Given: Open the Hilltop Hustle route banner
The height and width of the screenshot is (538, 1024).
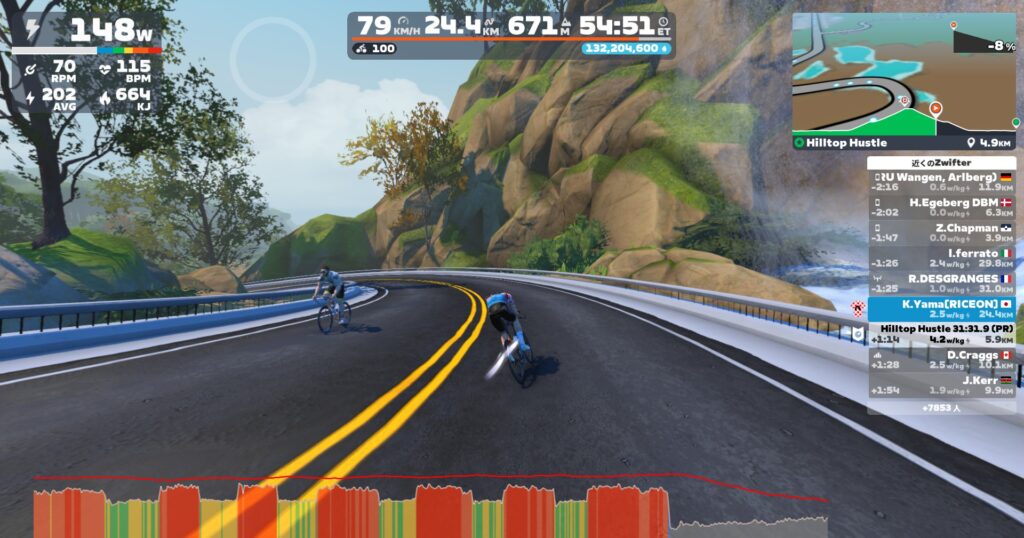Looking at the screenshot, I should [x=904, y=142].
